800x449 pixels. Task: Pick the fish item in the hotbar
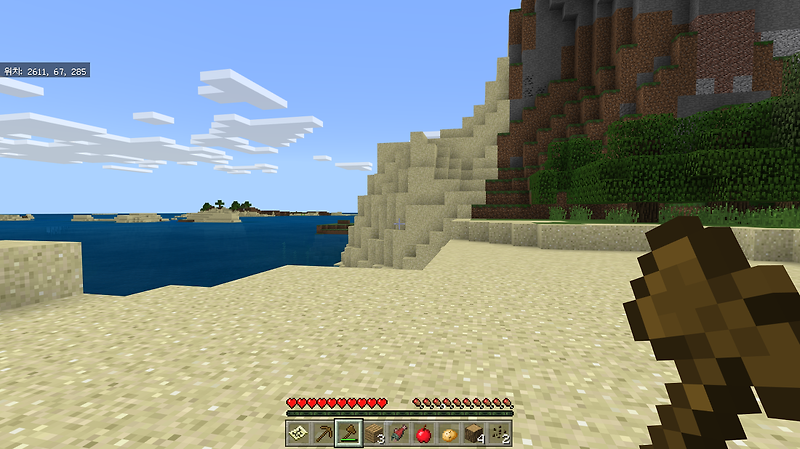[399, 434]
